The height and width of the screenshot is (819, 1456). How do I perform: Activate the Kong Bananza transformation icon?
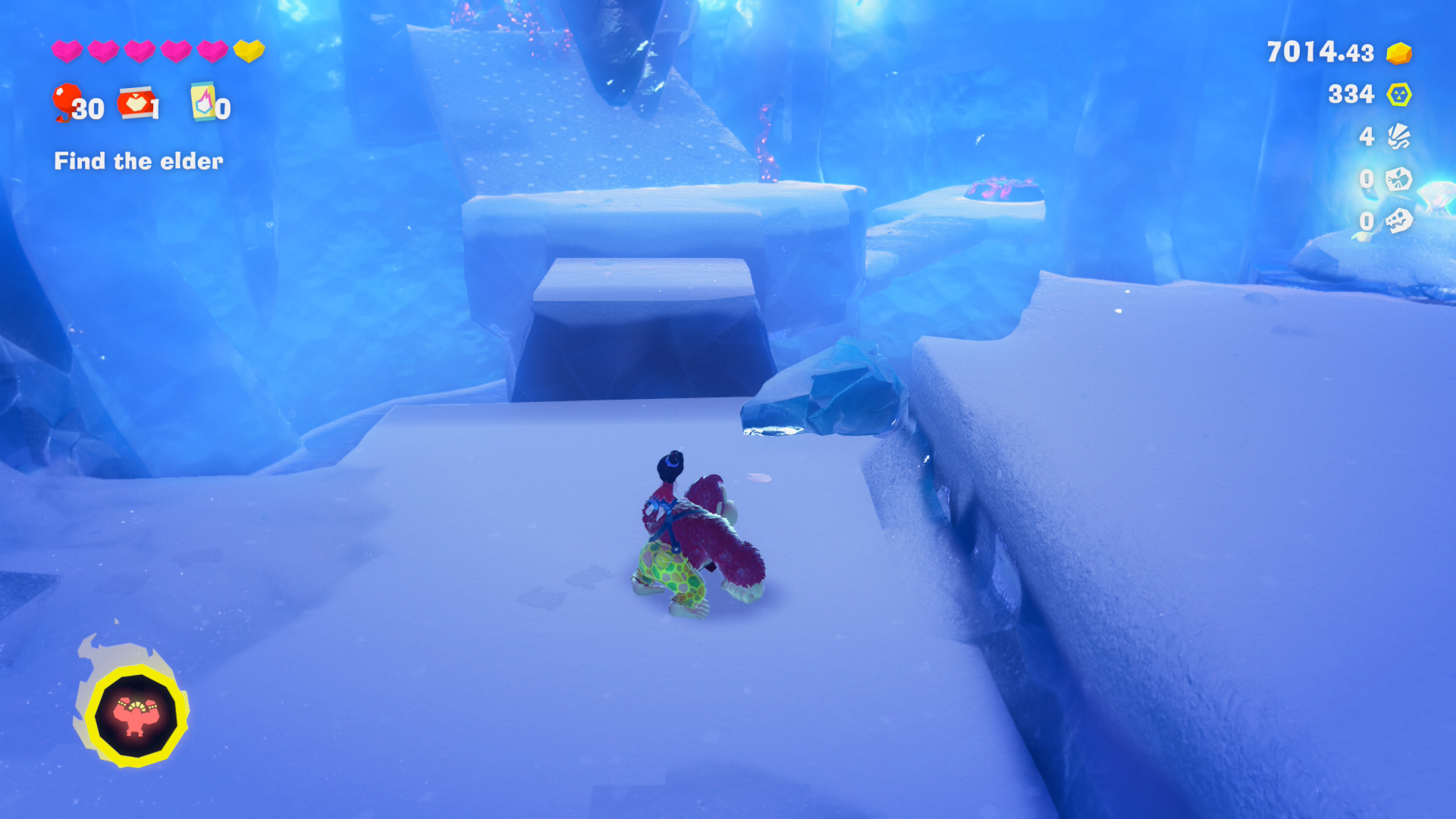click(136, 715)
